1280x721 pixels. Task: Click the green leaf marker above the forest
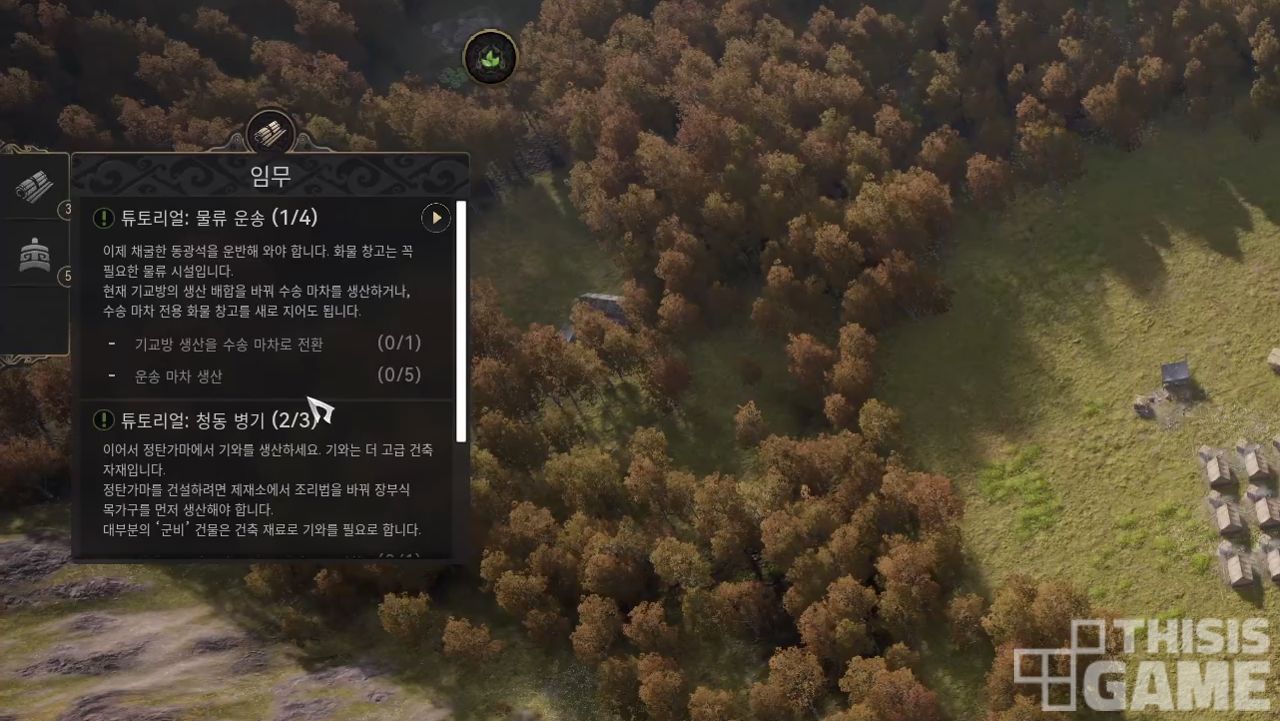(490, 58)
